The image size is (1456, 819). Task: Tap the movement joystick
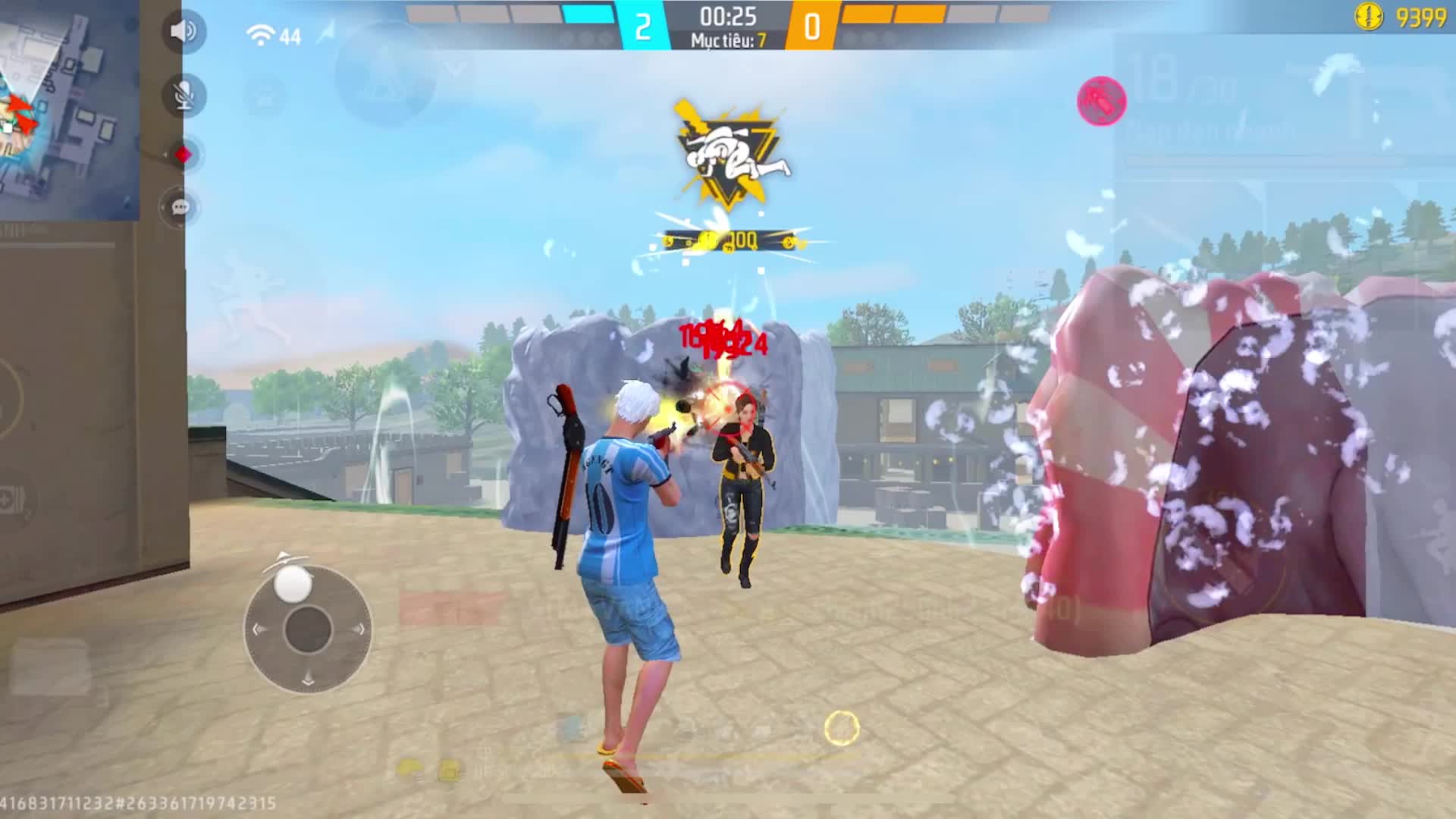coord(307,629)
